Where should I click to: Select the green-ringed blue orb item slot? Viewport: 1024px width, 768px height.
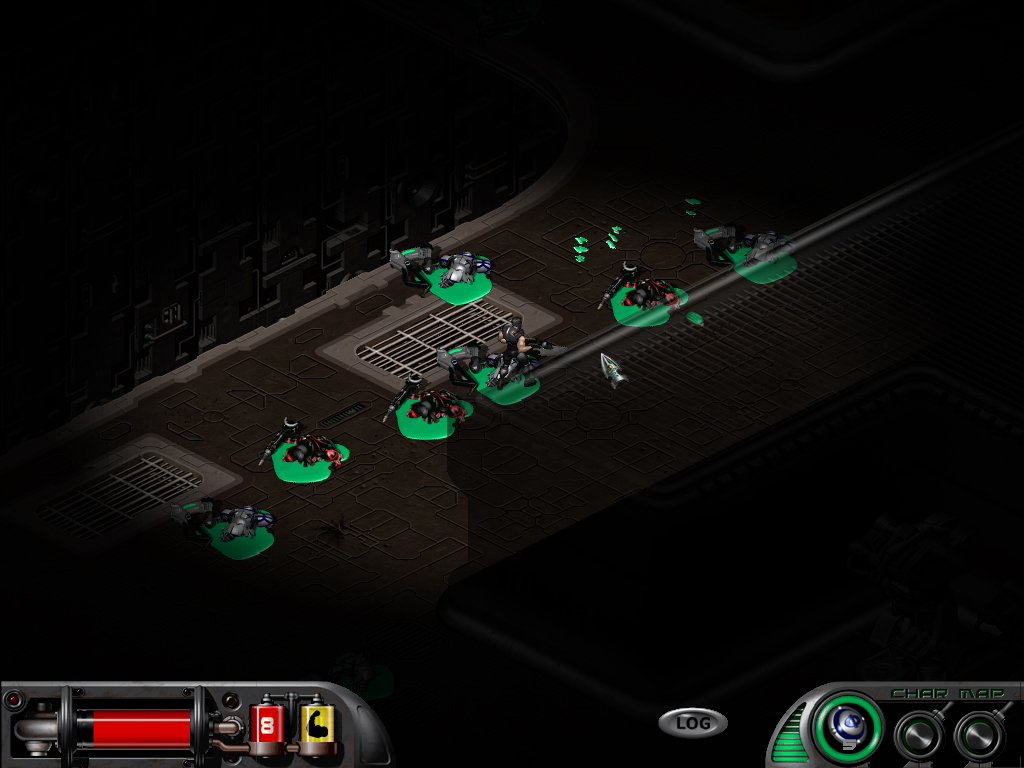(x=847, y=726)
